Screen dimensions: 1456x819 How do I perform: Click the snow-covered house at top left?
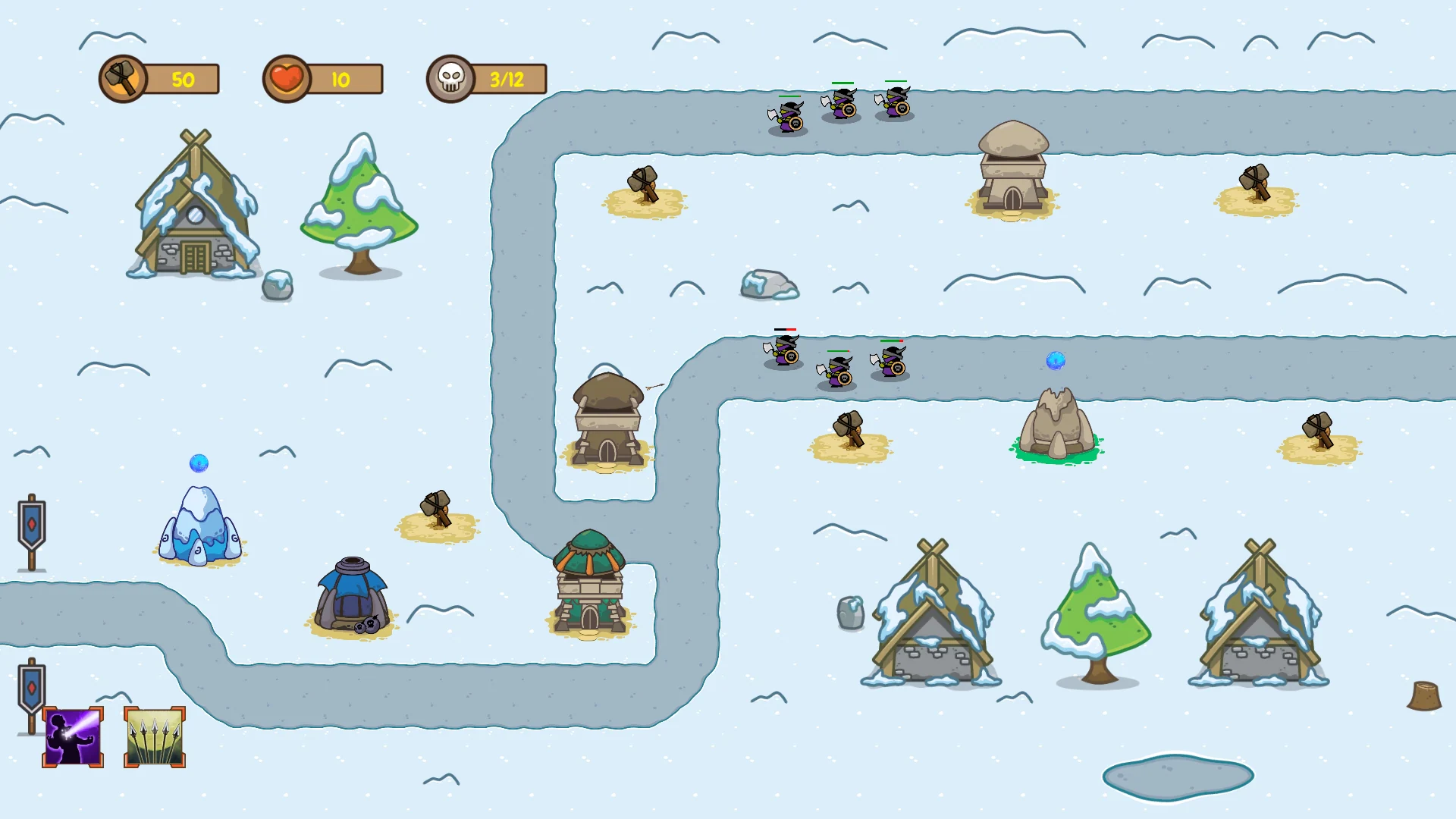tap(192, 220)
